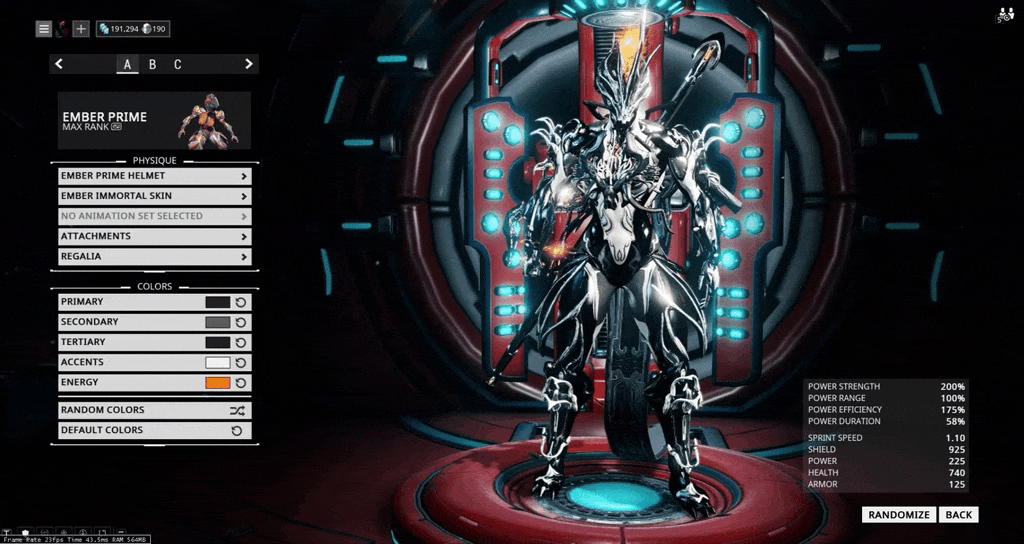Open Ember Immortal Skin selection
The image size is (1024, 544).
click(x=154, y=196)
